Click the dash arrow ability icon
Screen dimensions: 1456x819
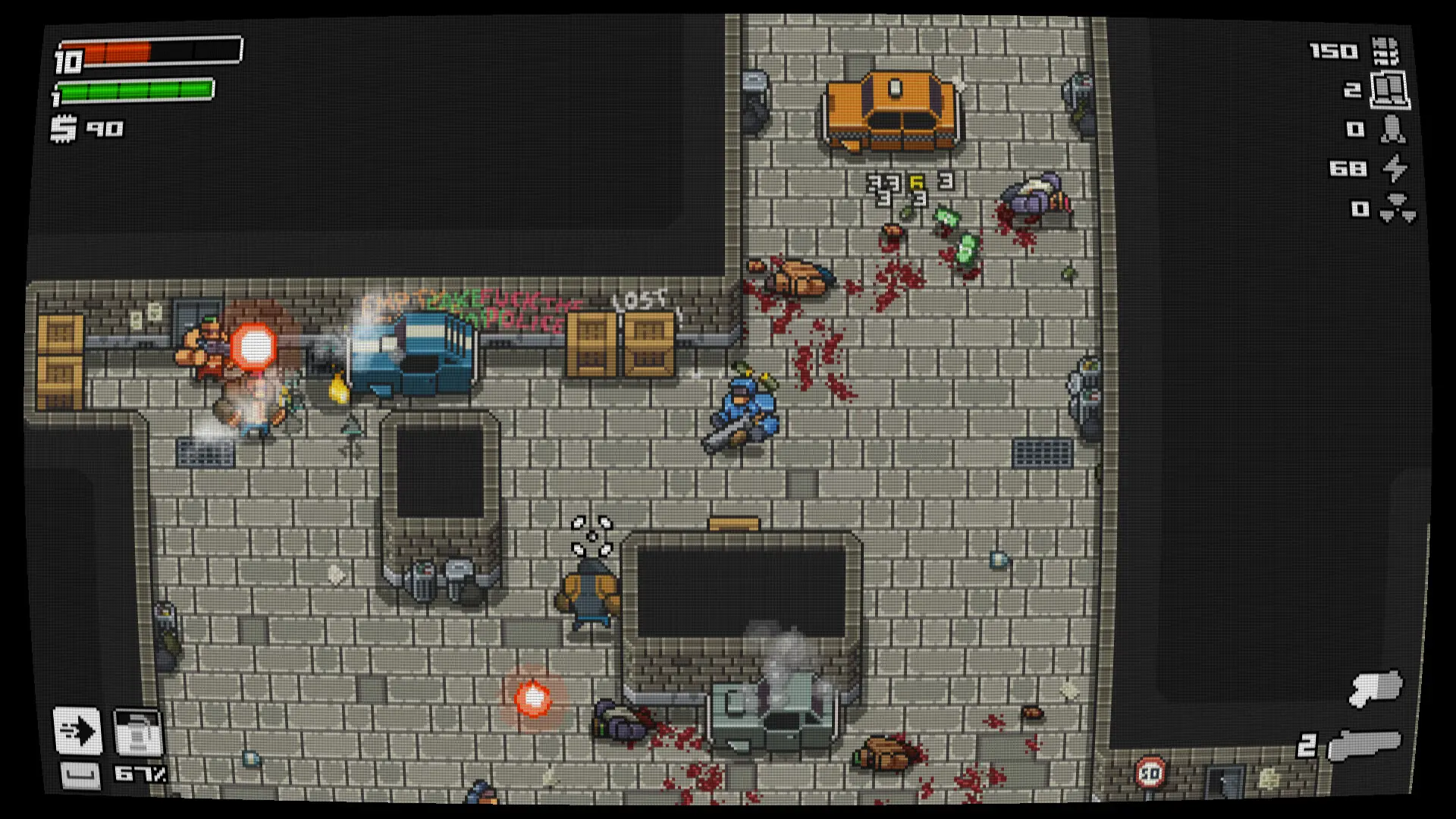click(x=76, y=730)
